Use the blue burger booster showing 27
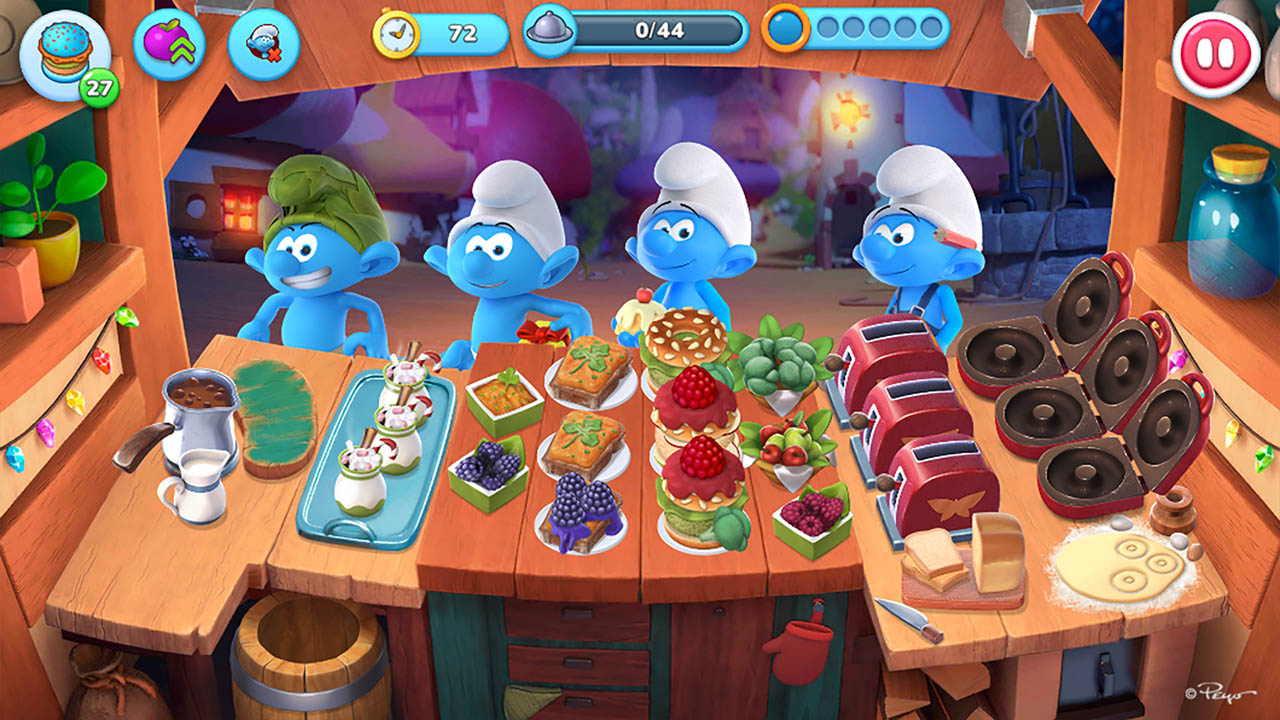Viewport: 1280px width, 720px height. (65, 54)
